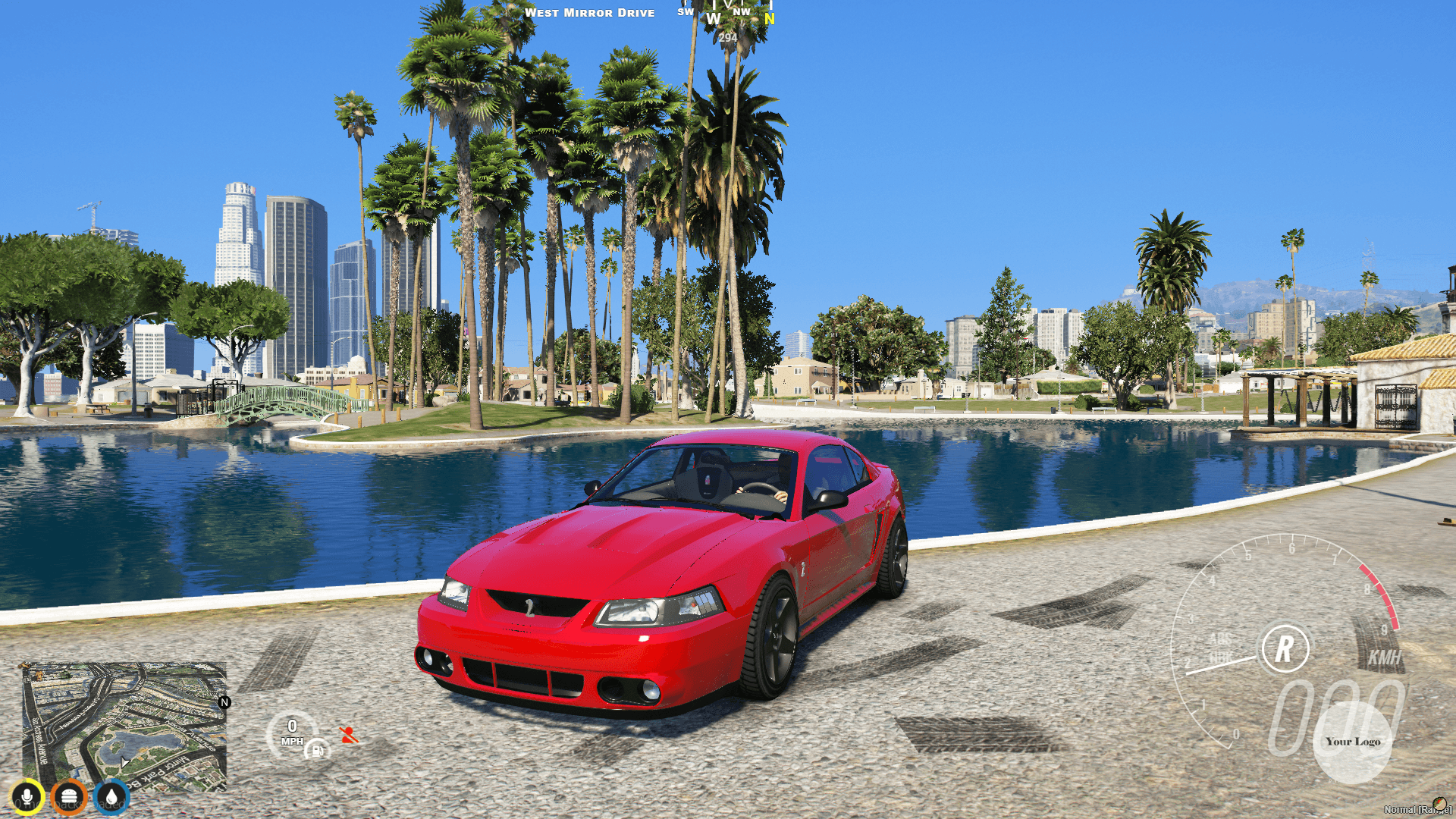Select the burger hunger status icon

[69, 798]
